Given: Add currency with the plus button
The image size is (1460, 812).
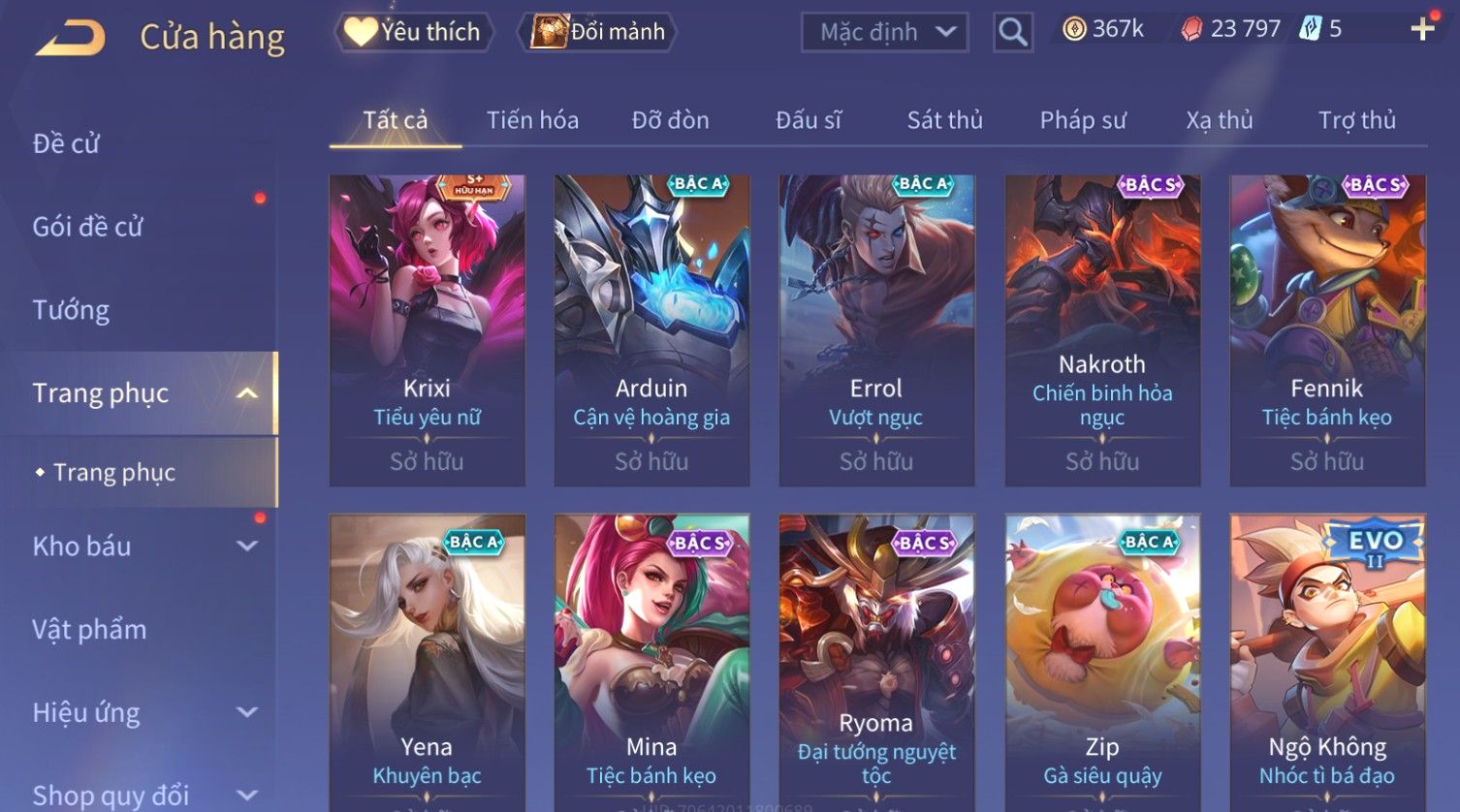Looking at the screenshot, I should click(x=1422, y=29).
